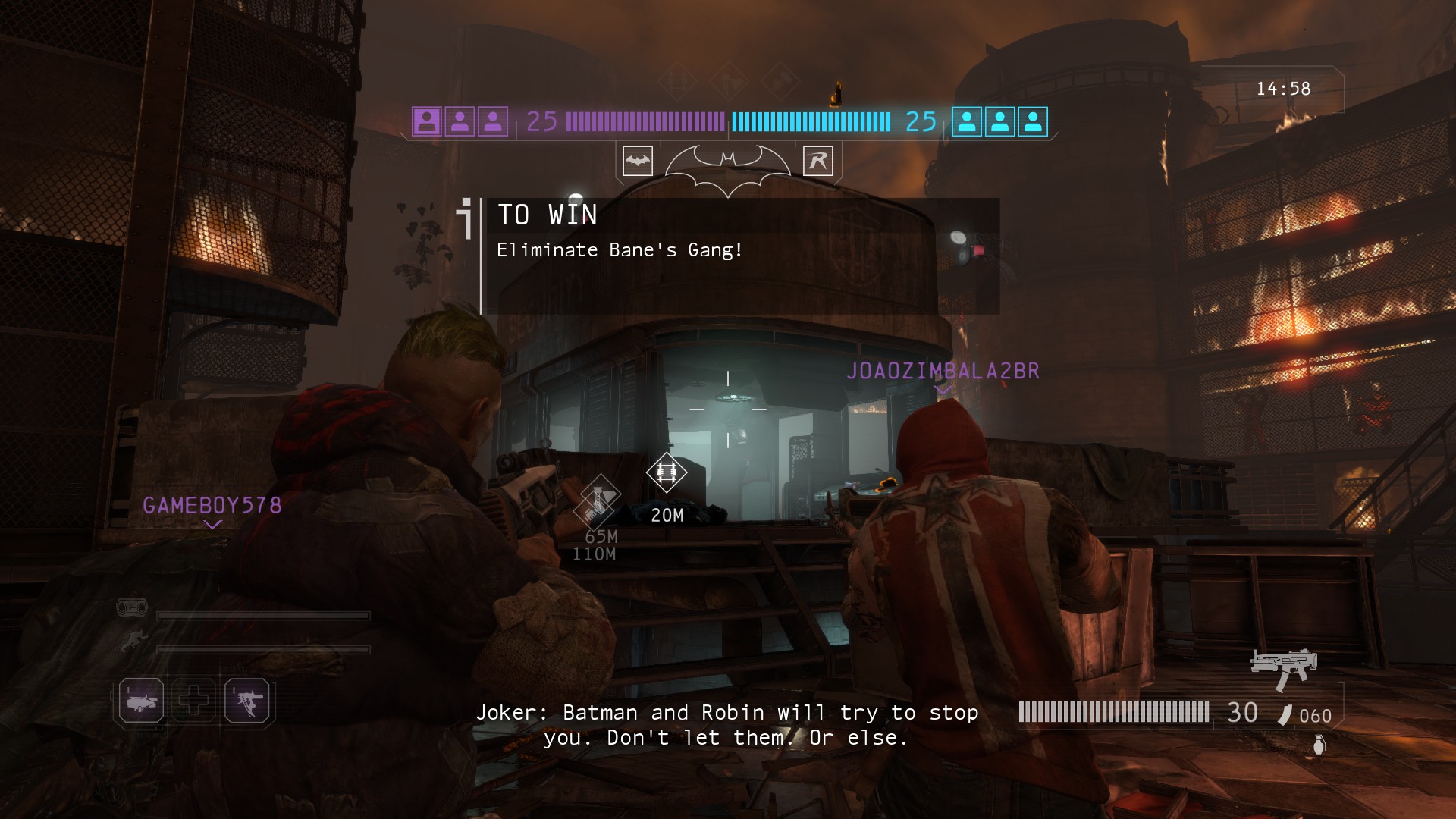Click the boombox icon above sprint meter
This screenshot has width=1456, height=819.
click(132, 607)
